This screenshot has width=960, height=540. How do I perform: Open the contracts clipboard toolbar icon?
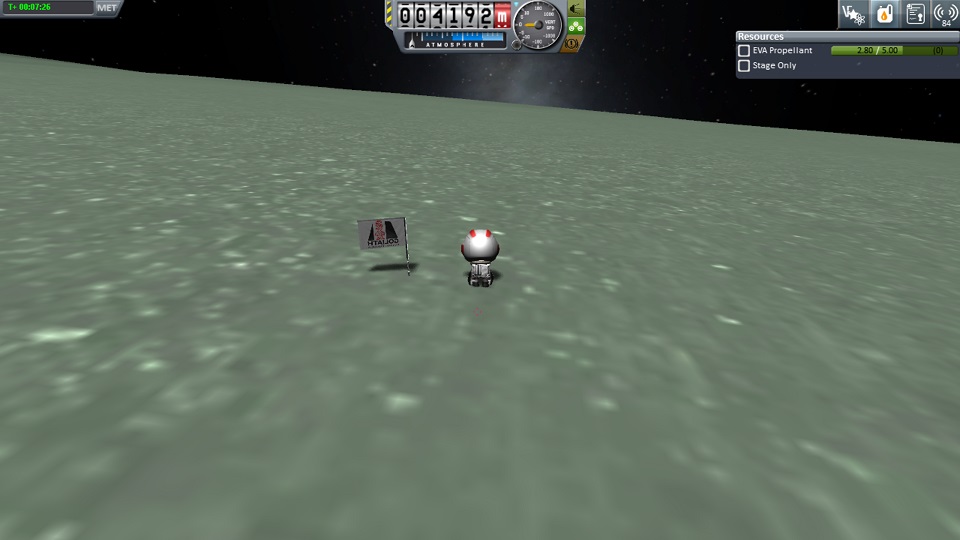(915, 13)
